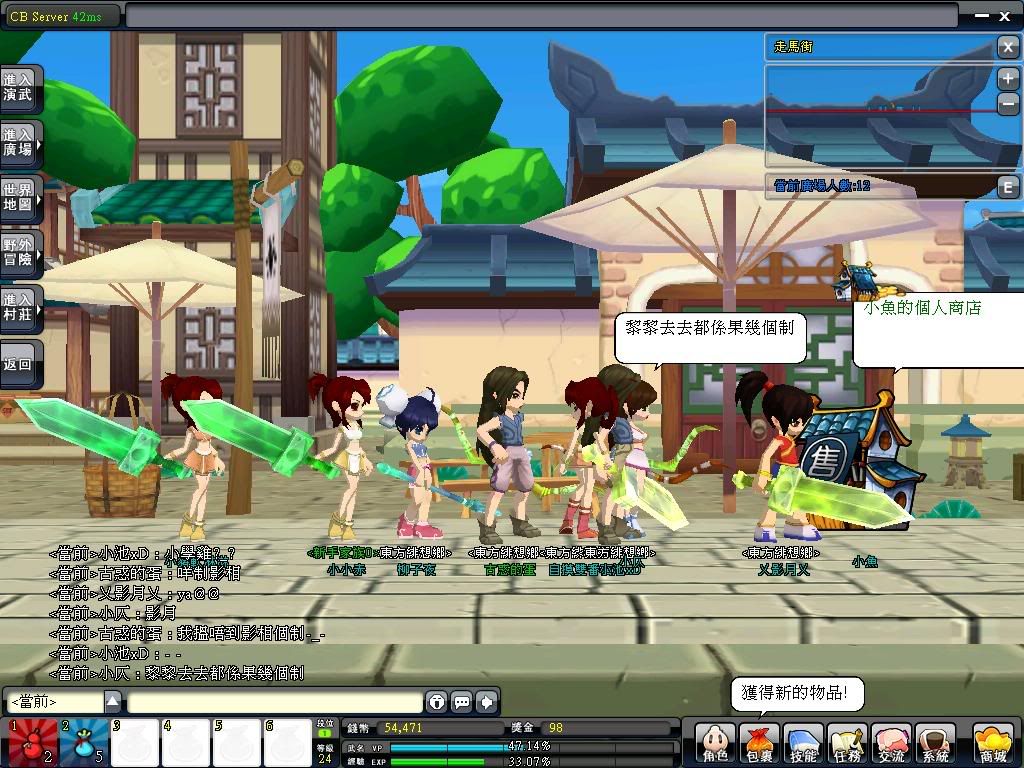
Task: Enter the village via 進入村莊
Action: coord(20,307)
